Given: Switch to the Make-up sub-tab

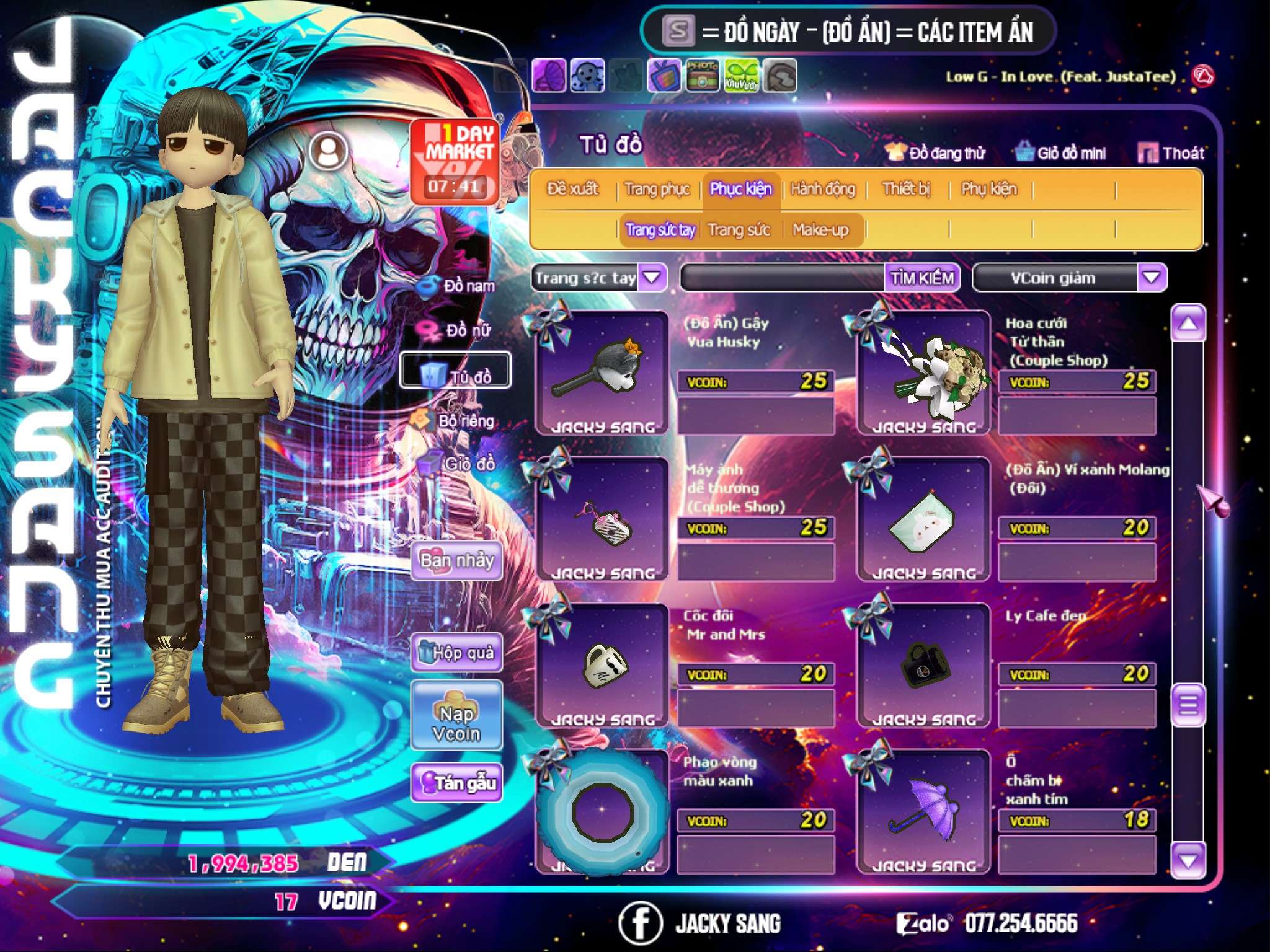Looking at the screenshot, I should [x=820, y=230].
